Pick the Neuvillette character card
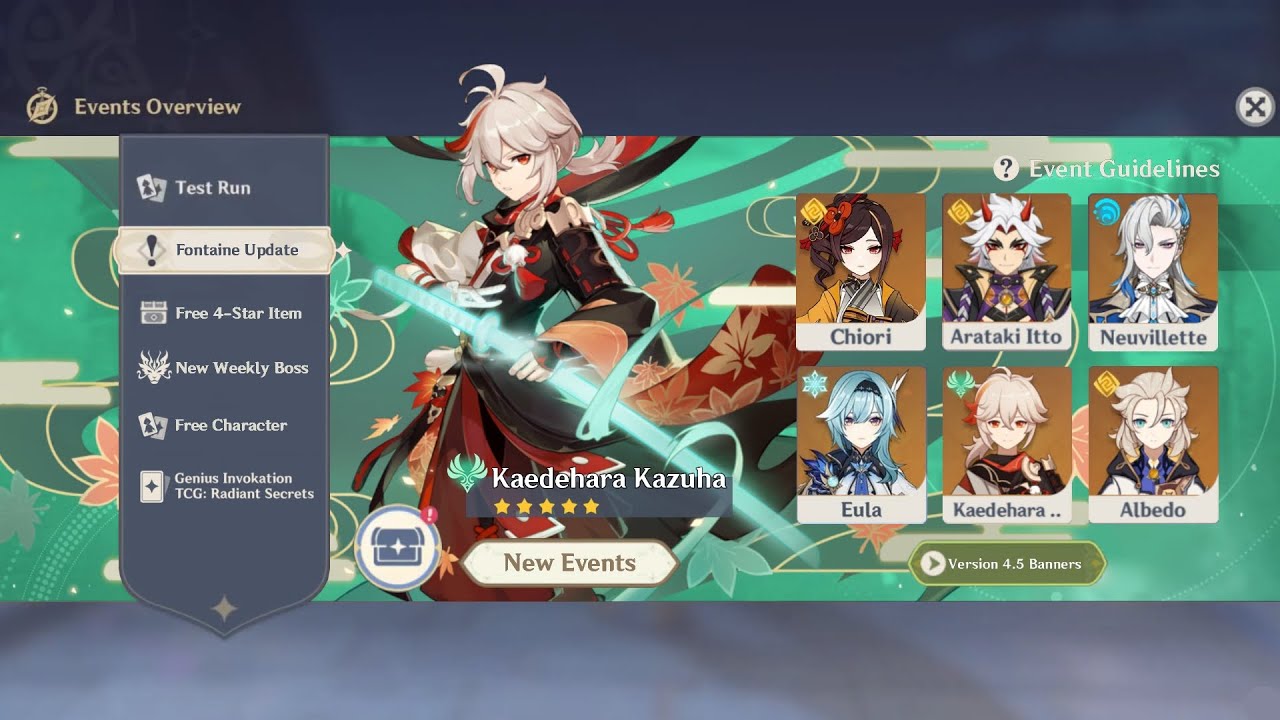Viewport: 1280px width, 720px height. click(1152, 270)
